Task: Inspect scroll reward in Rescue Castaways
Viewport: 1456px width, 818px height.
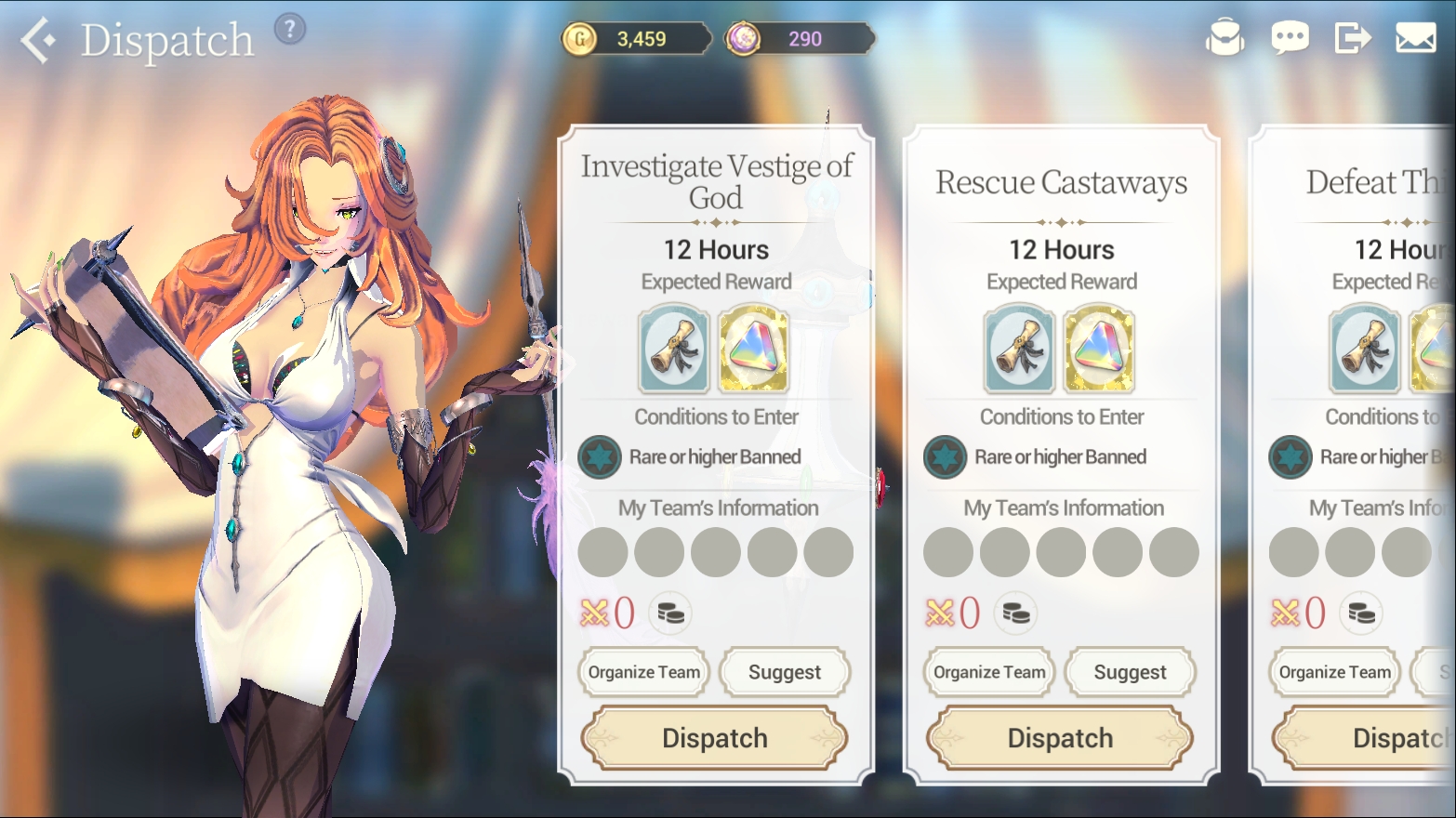Action: click(1020, 352)
